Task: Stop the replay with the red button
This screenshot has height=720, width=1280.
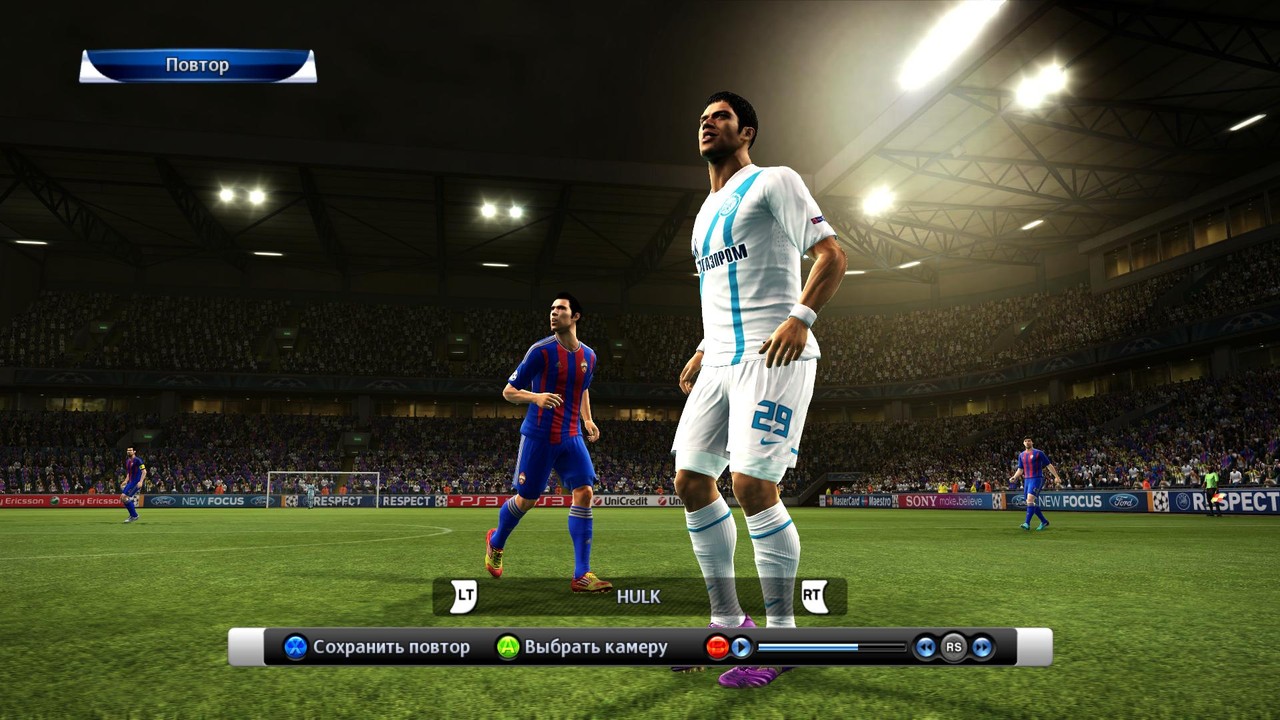Action: click(x=717, y=647)
